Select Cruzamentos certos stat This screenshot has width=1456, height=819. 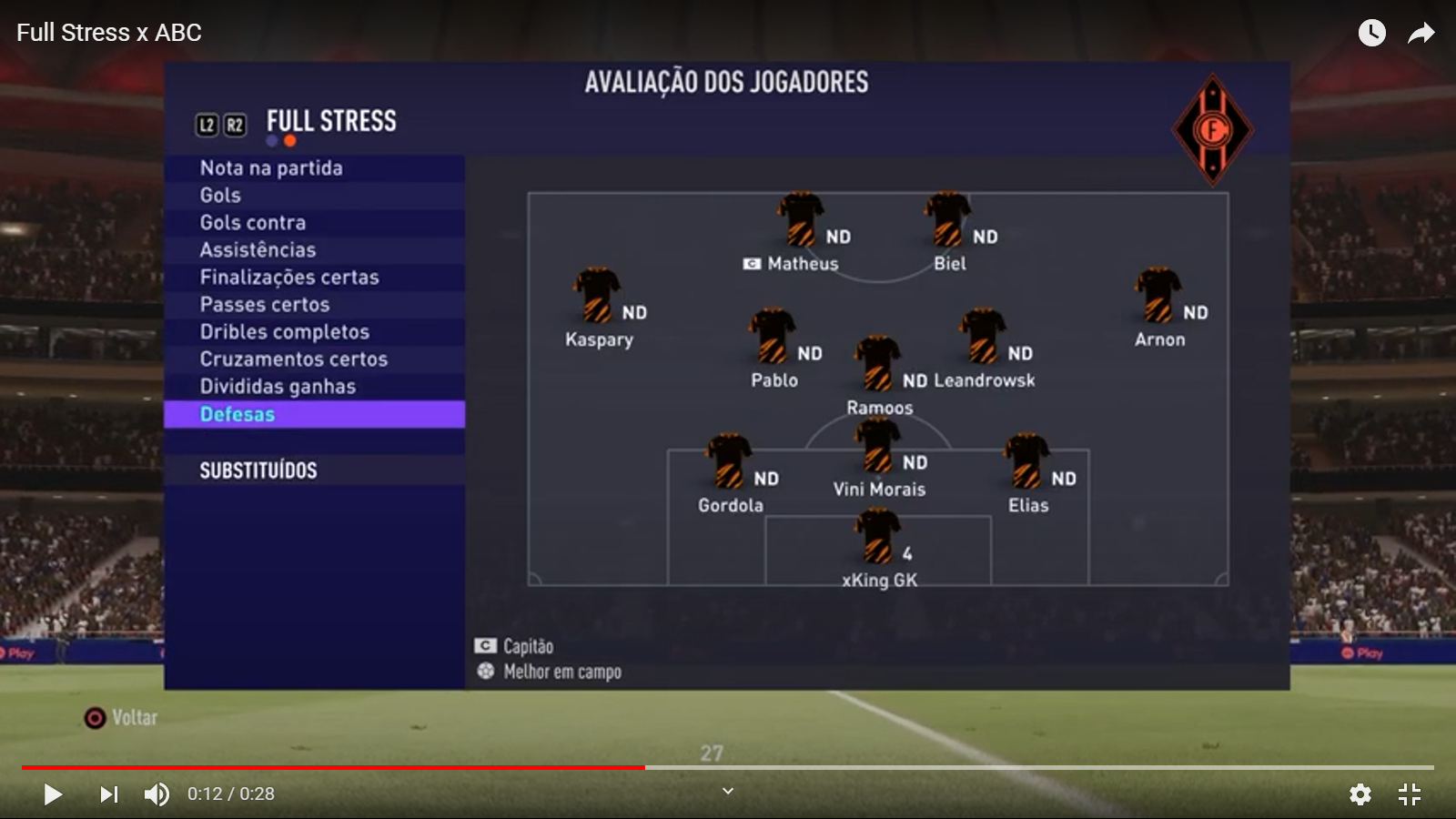click(294, 359)
